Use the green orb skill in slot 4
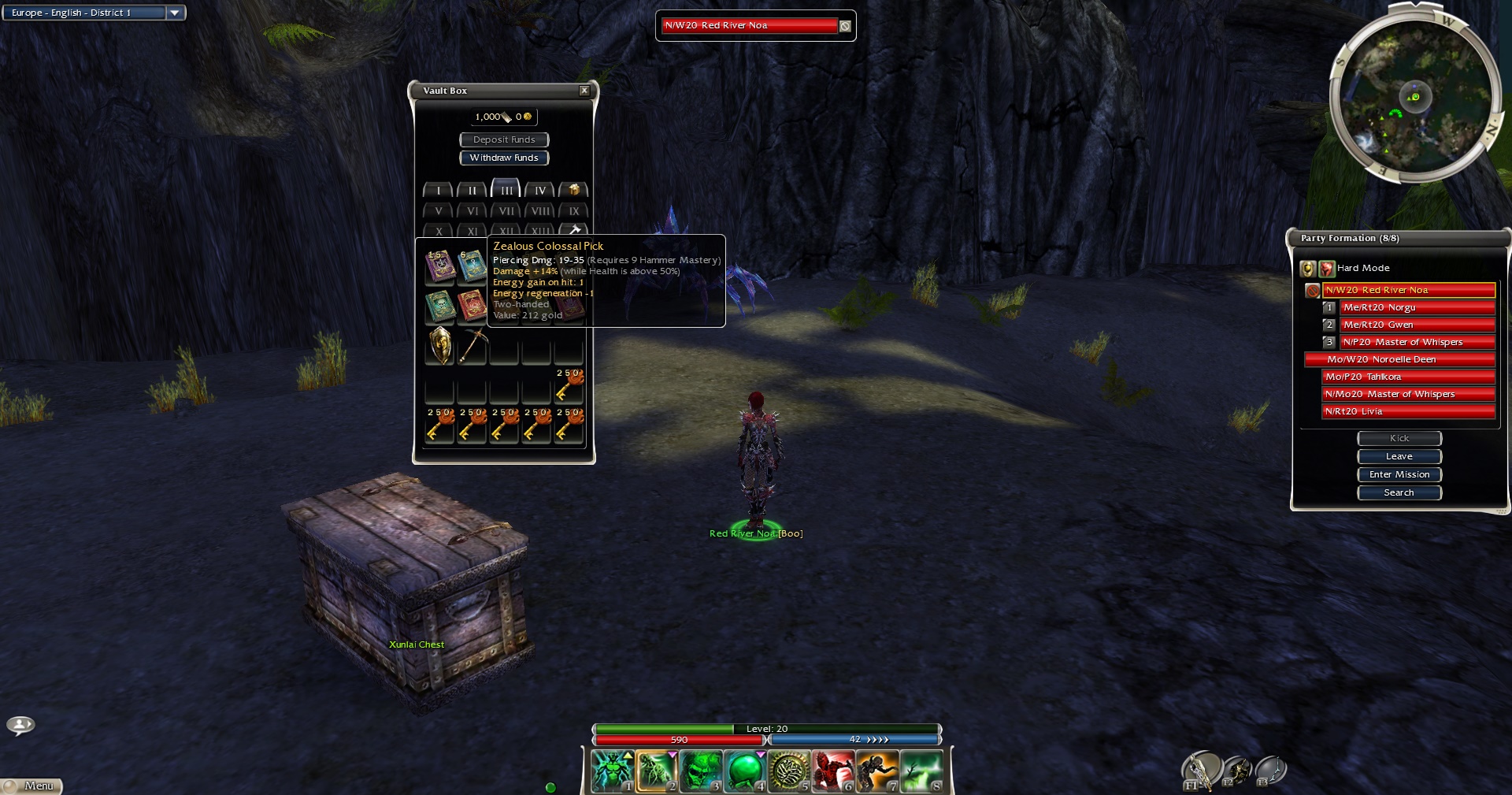 coord(744,771)
